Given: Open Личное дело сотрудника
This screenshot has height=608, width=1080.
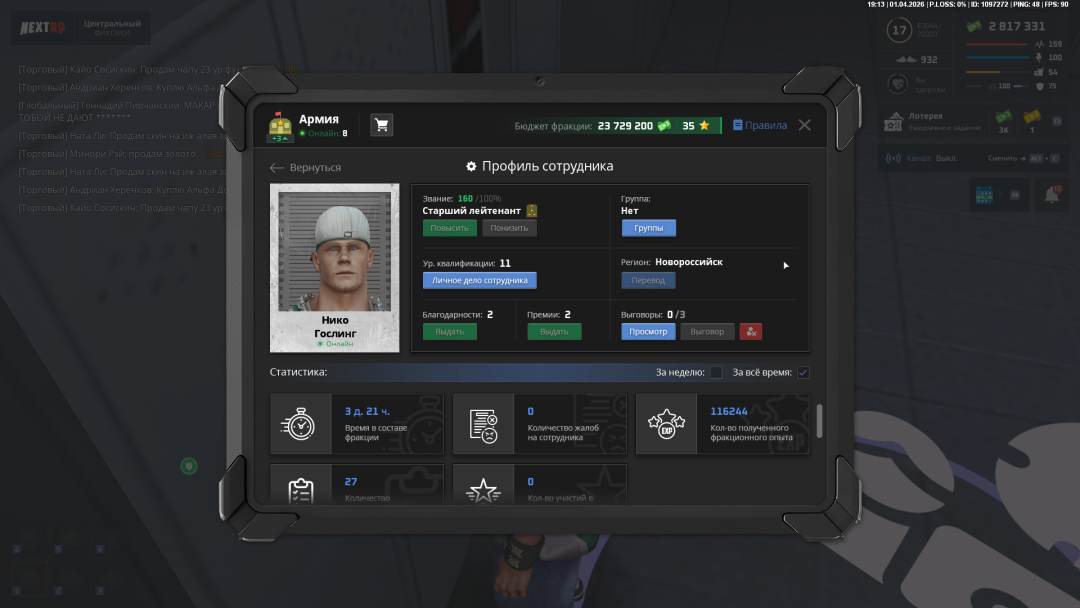Looking at the screenshot, I should click(479, 280).
